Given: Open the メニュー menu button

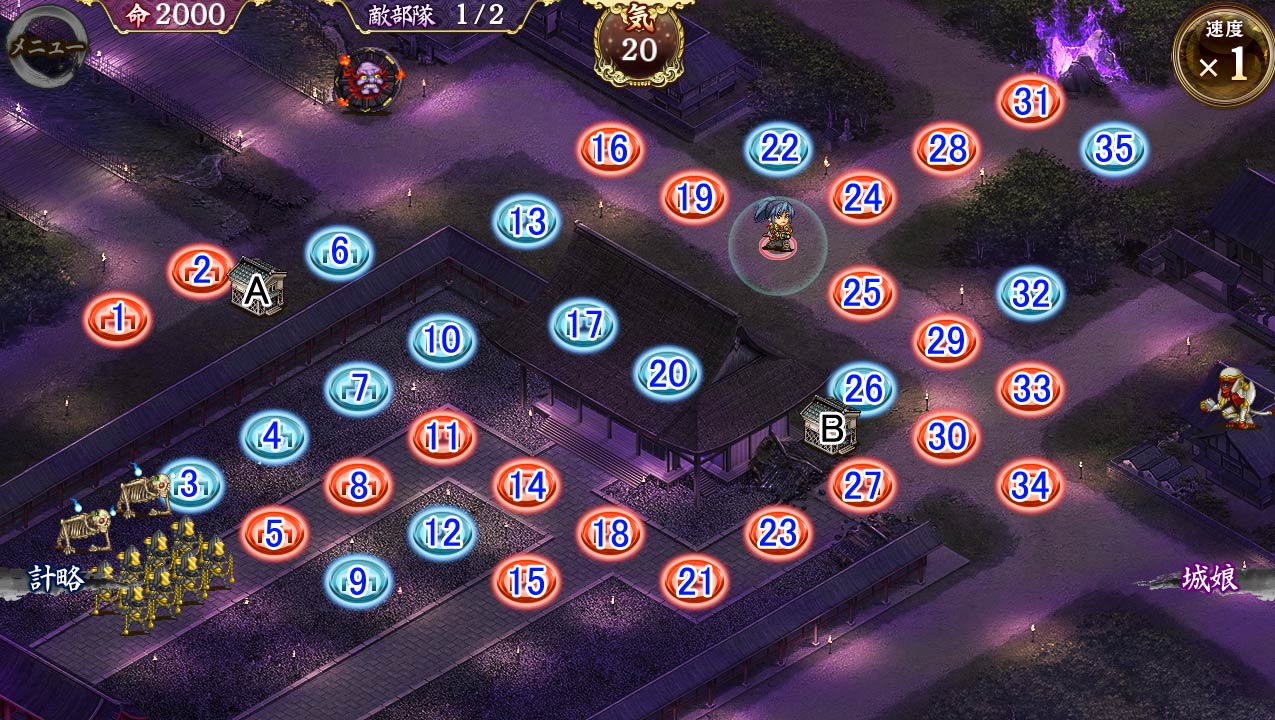Looking at the screenshot, I should [x=46, y=44].
